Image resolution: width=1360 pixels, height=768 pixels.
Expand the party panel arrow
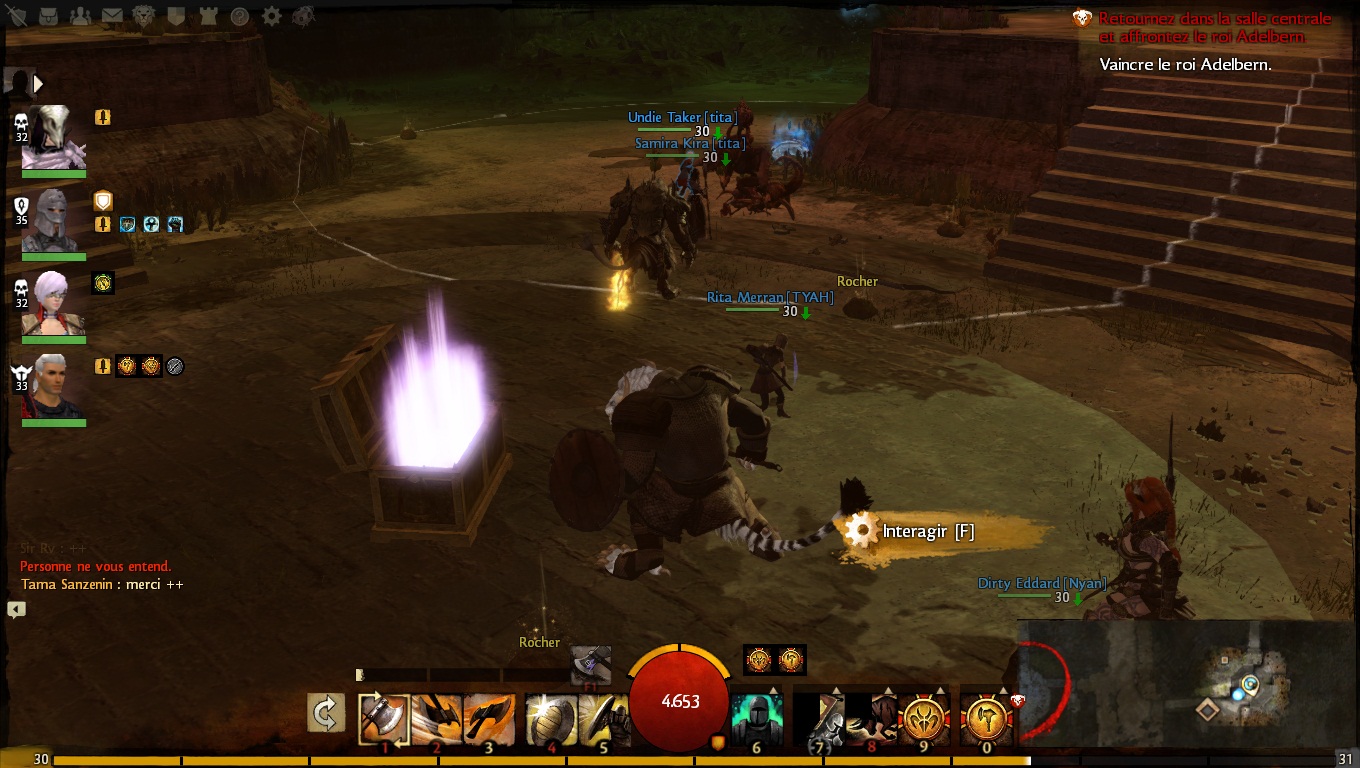coord(39,83)
